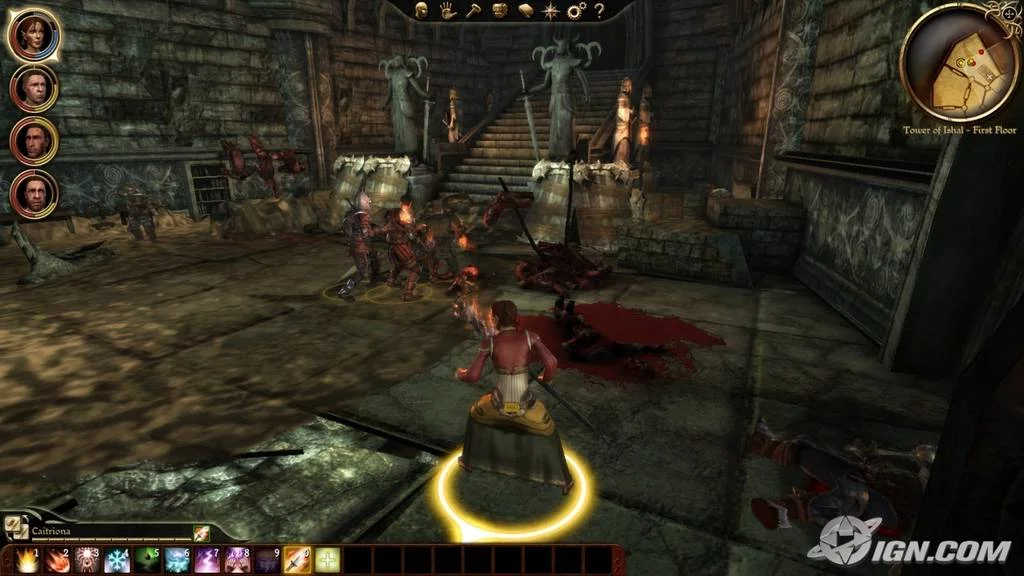Use the snowflake frost spell in slot 4
The image size is (1024, 576).
click(117, 560)
